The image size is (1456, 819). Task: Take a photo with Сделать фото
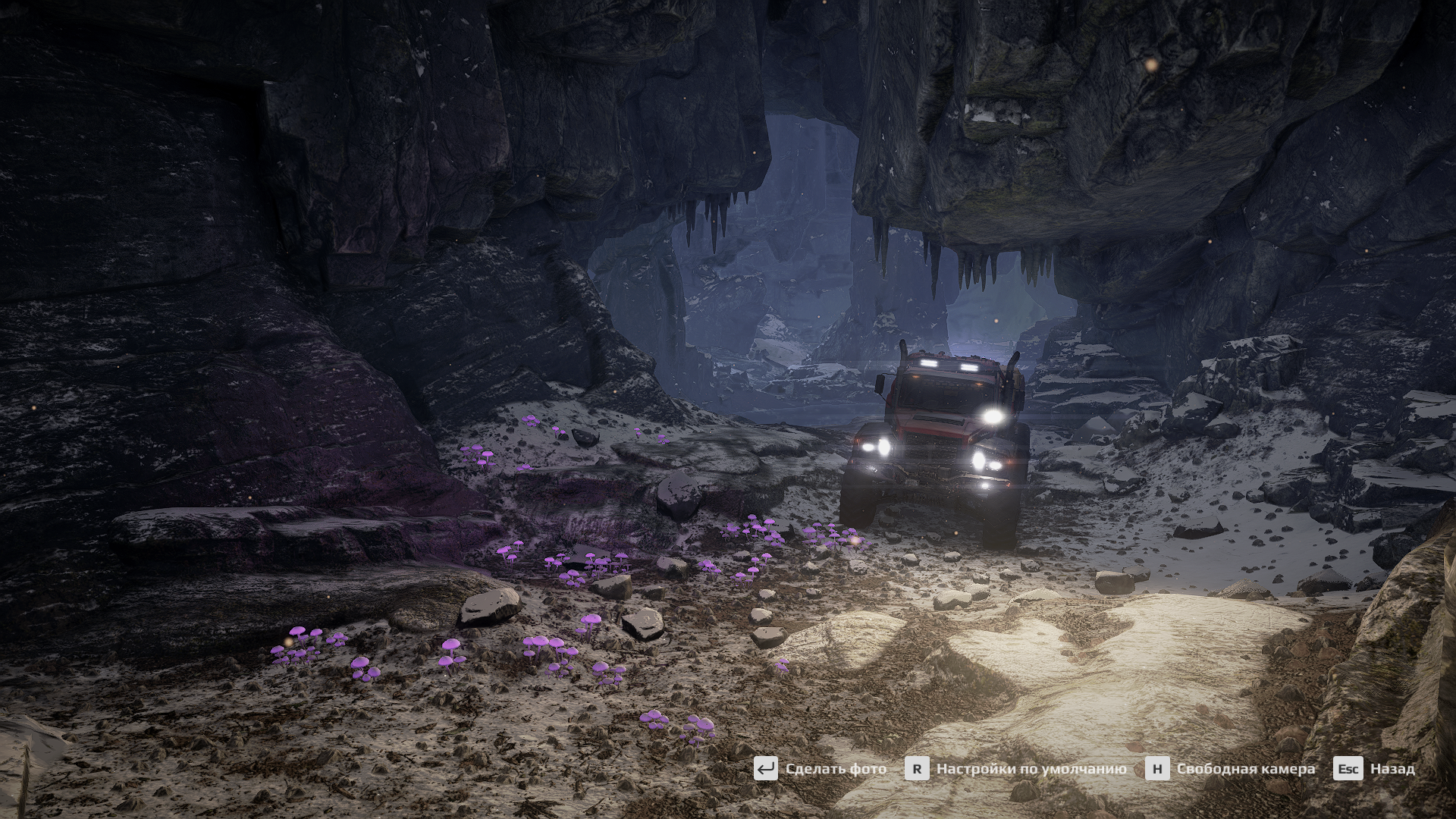[821, 768]
